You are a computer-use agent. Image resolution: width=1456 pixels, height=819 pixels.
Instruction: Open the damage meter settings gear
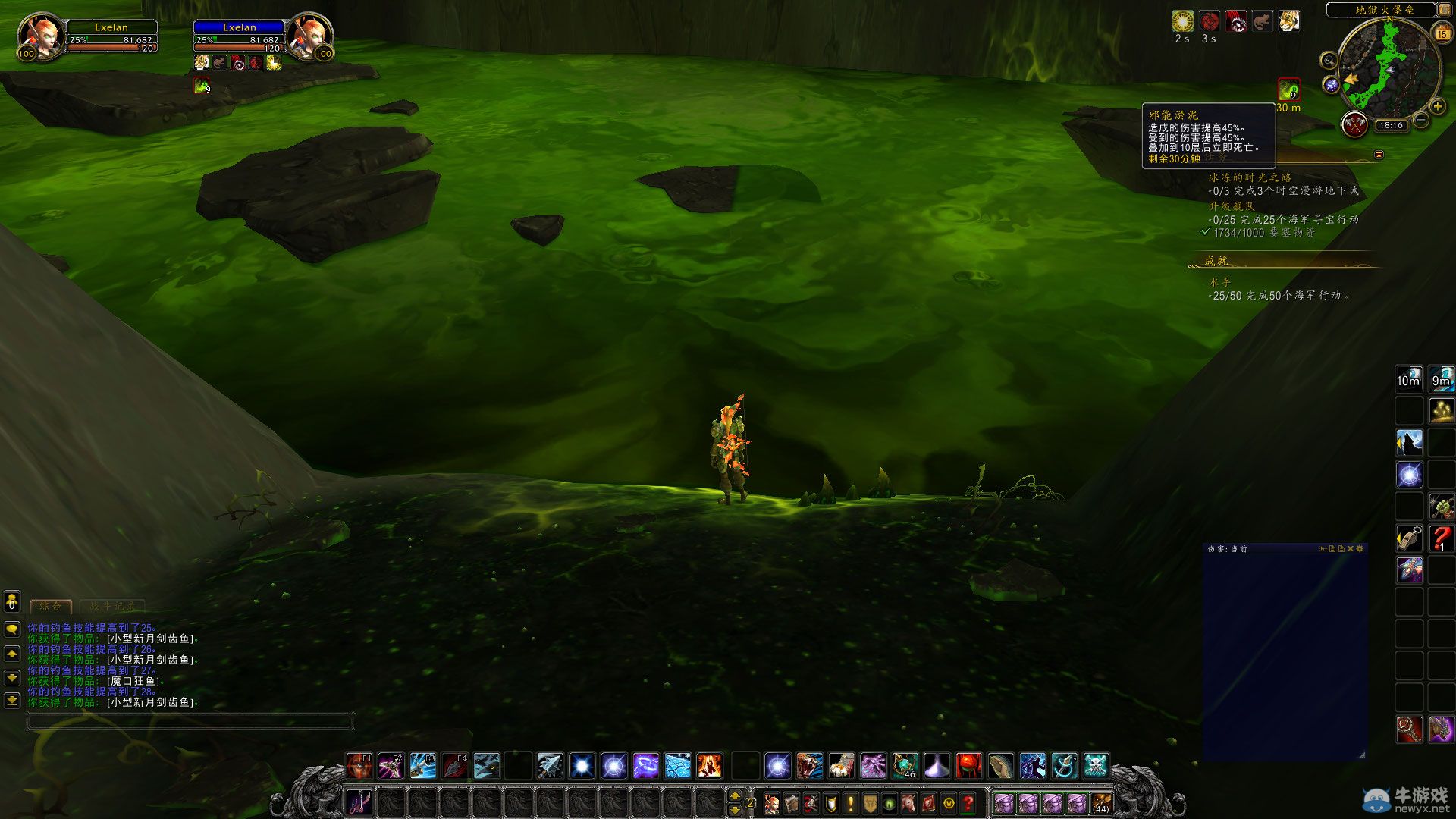tap(1360, 548)
